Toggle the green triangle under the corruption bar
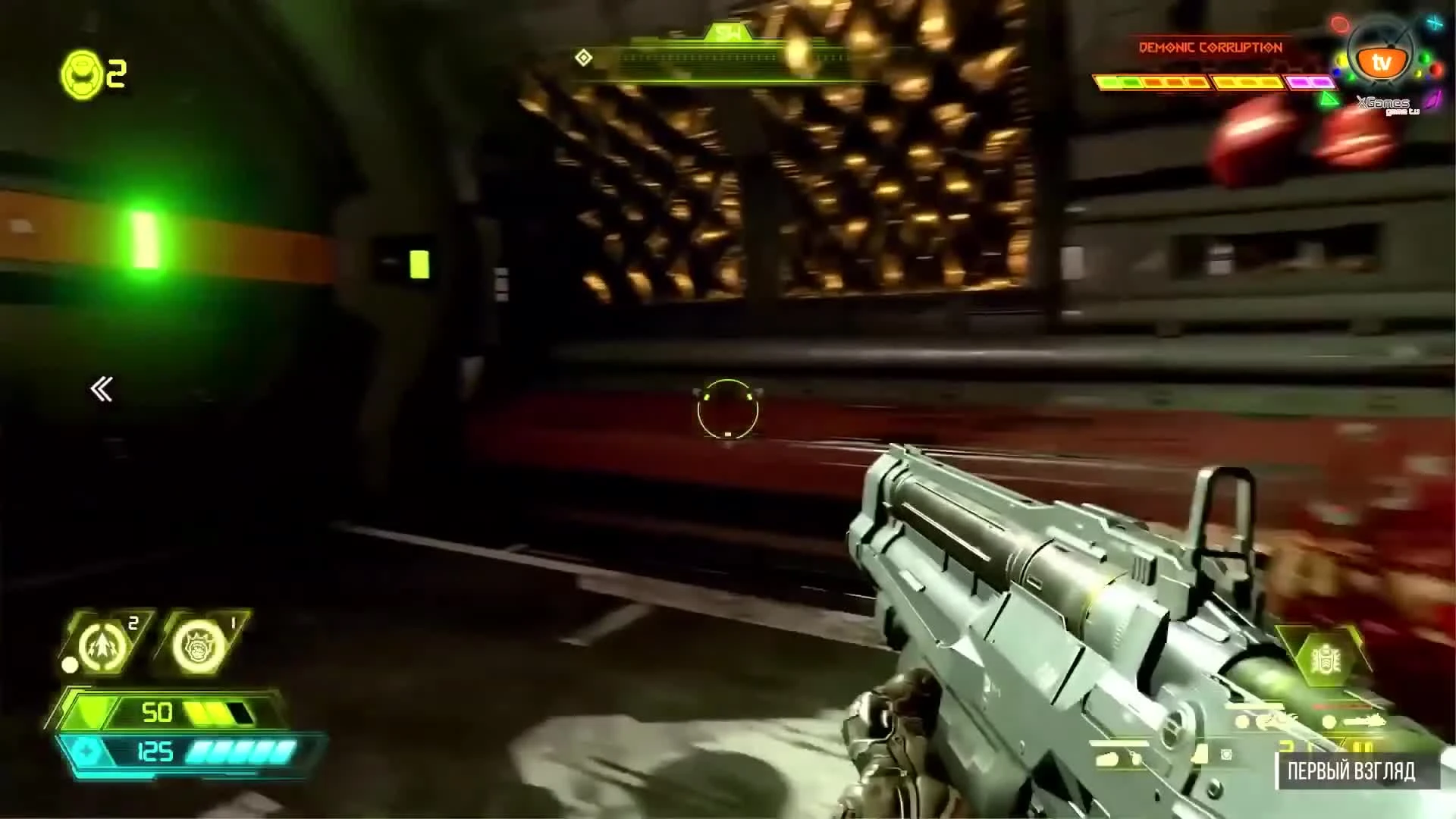This screenshot has width=1456, height=819. coord(1329,99)
